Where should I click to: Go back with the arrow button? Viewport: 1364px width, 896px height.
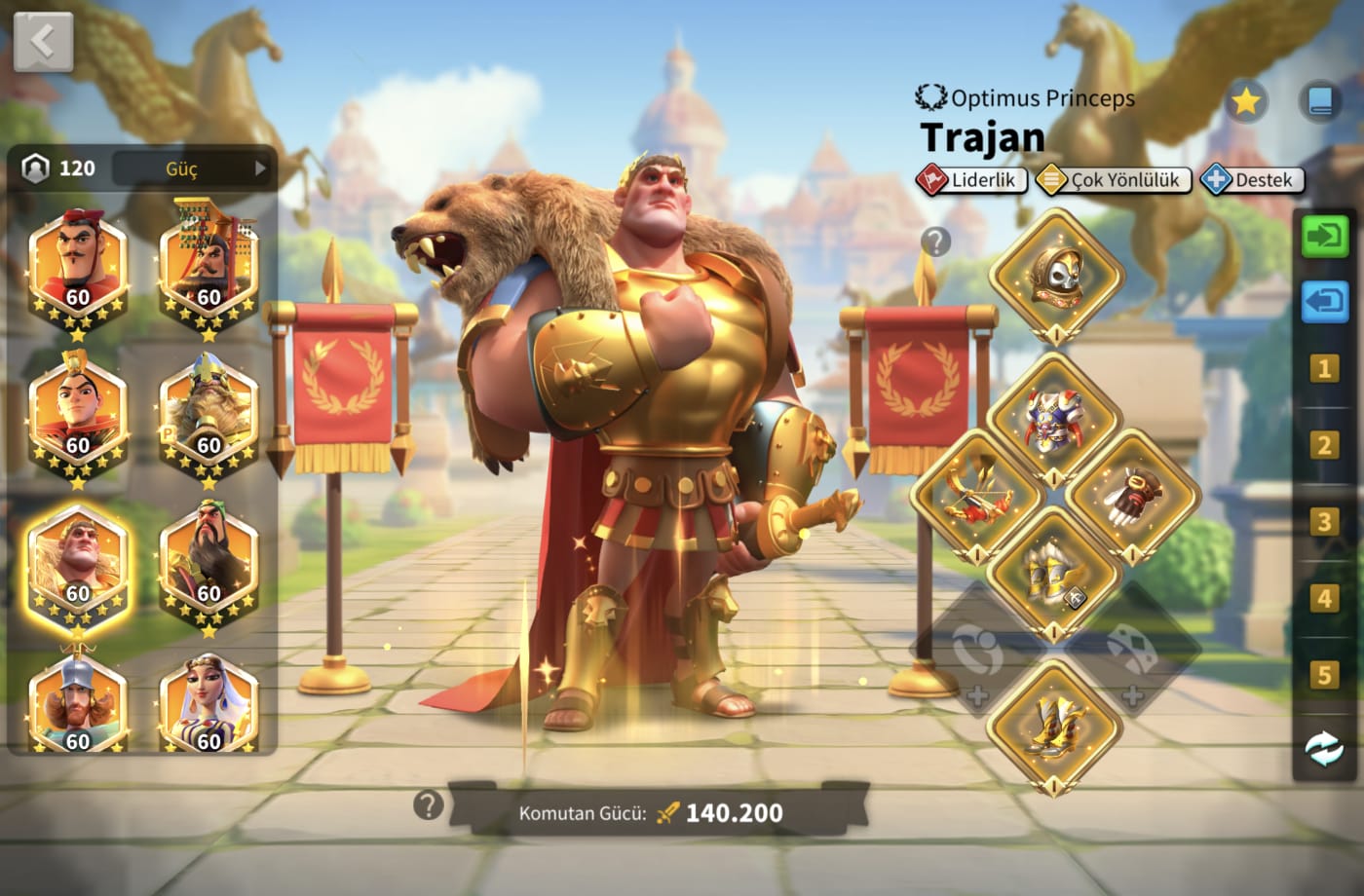tap(43, 42)
